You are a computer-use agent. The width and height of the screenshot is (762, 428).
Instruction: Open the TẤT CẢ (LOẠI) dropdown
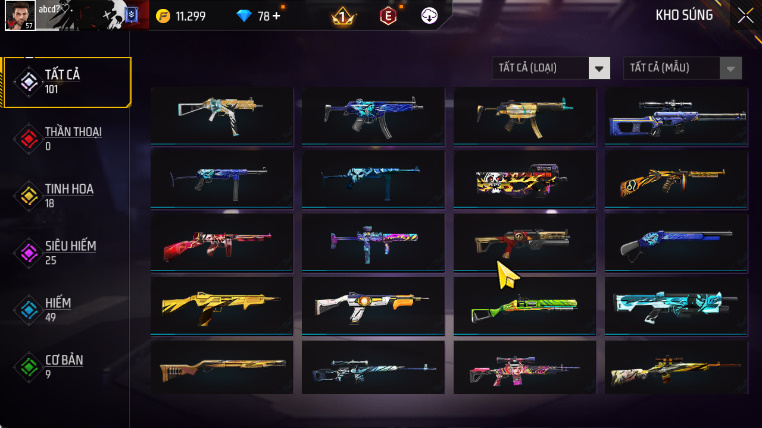(552, 68)
